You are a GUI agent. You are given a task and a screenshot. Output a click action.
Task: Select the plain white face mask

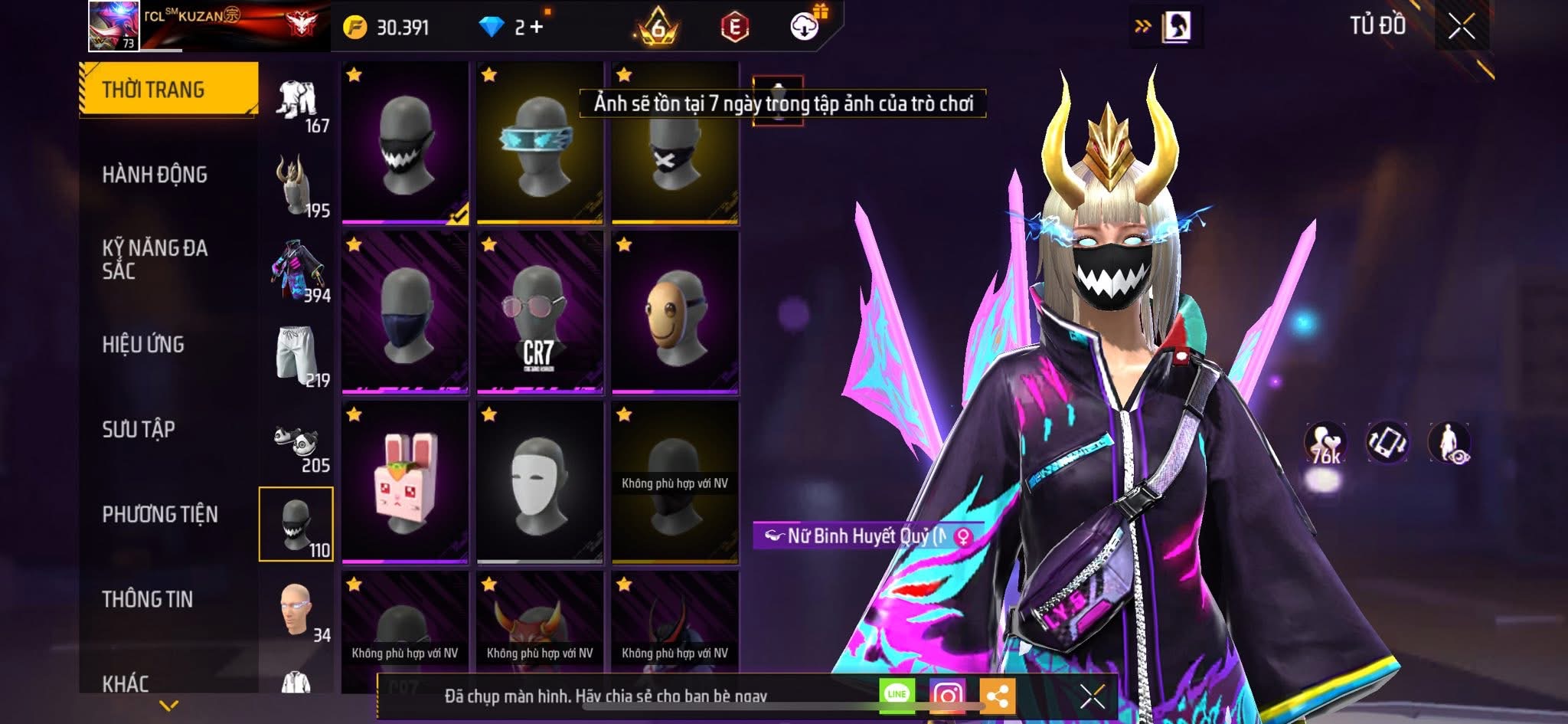coord(540,483)
